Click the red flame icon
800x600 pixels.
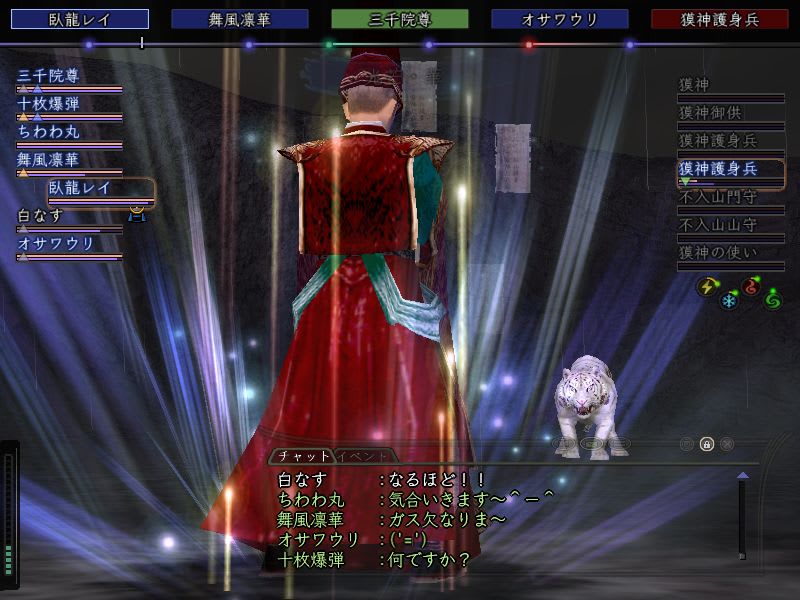click(x=751, y=287)
